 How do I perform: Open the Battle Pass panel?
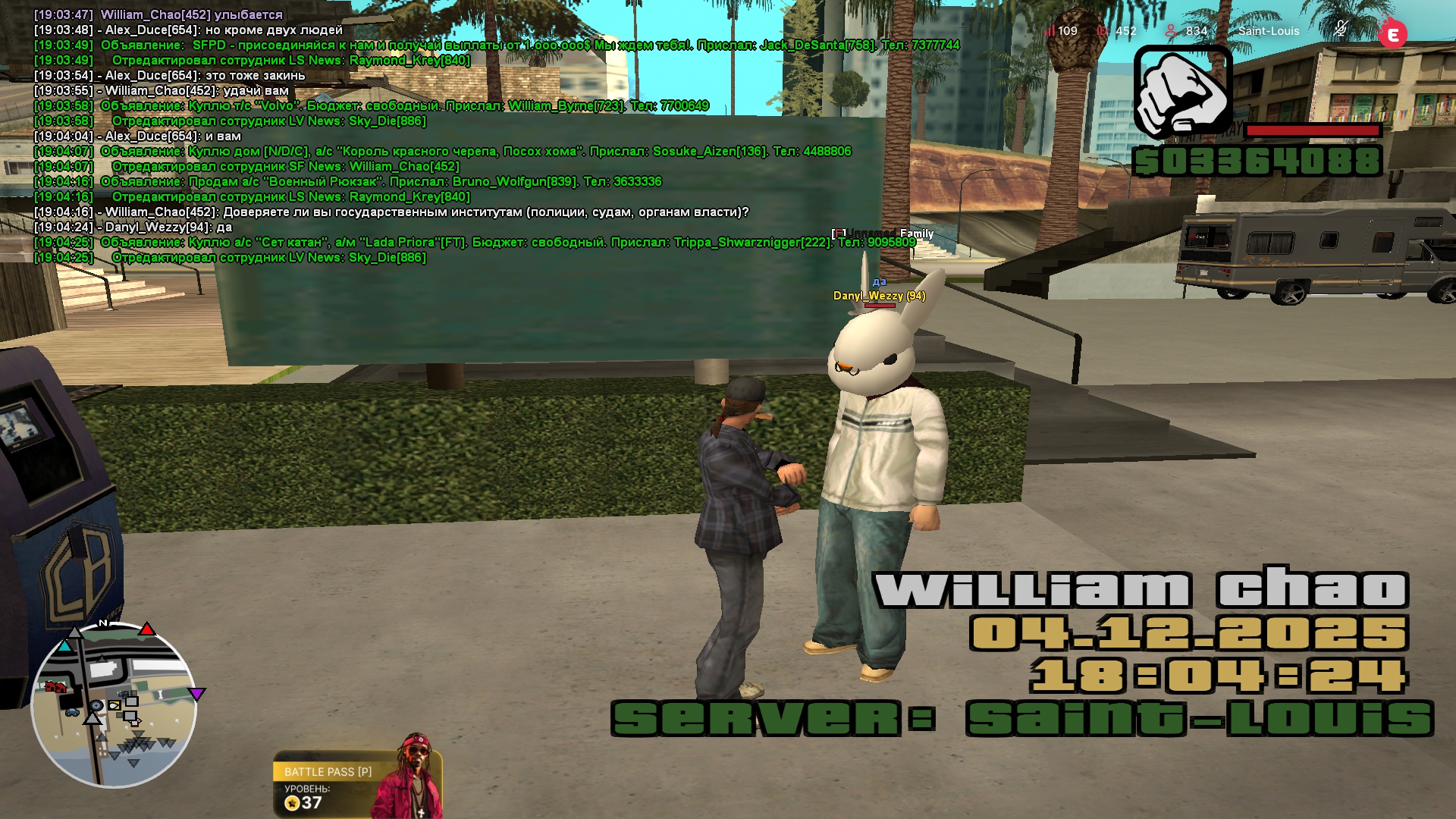coord(328,772)
